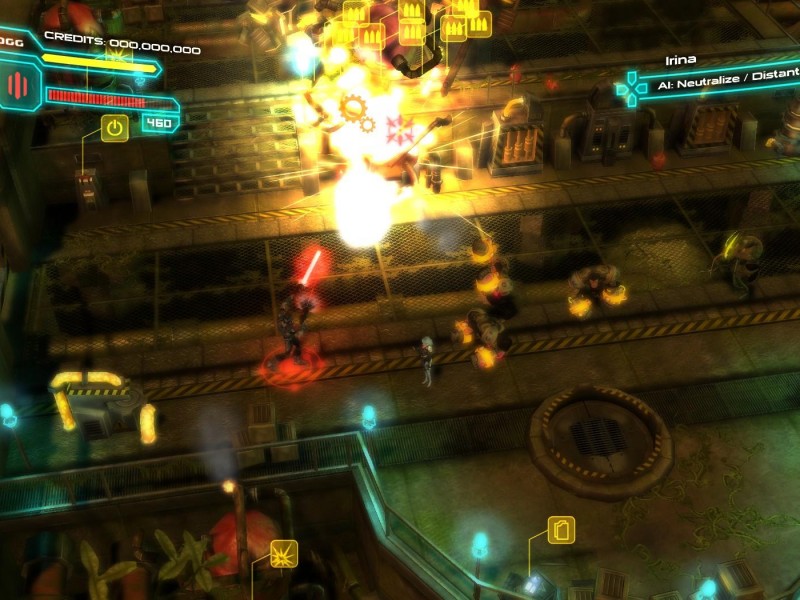Viewport: 800px width, 600px height.
Task: Open Irina's AI behavior panel
Action: [x=726, y=87]
